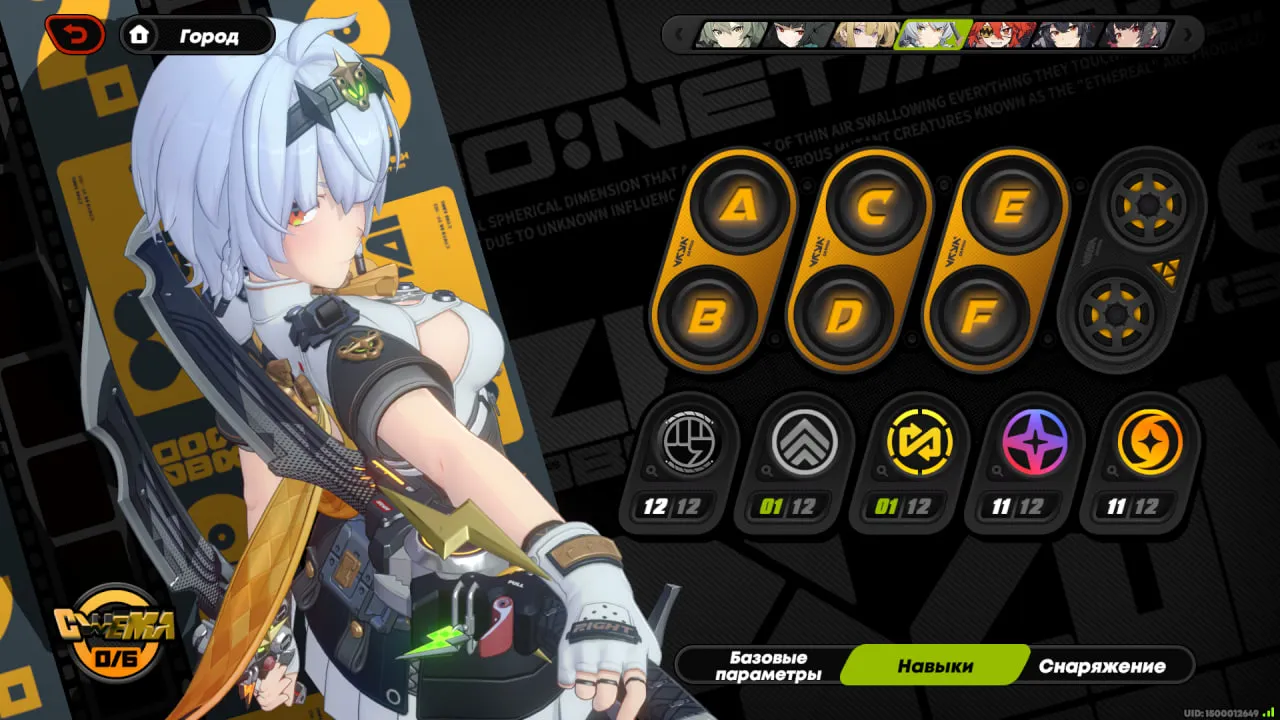Click the red back arrow button
The width and height of the screenshot is (1280, 720).
[74, 36]
